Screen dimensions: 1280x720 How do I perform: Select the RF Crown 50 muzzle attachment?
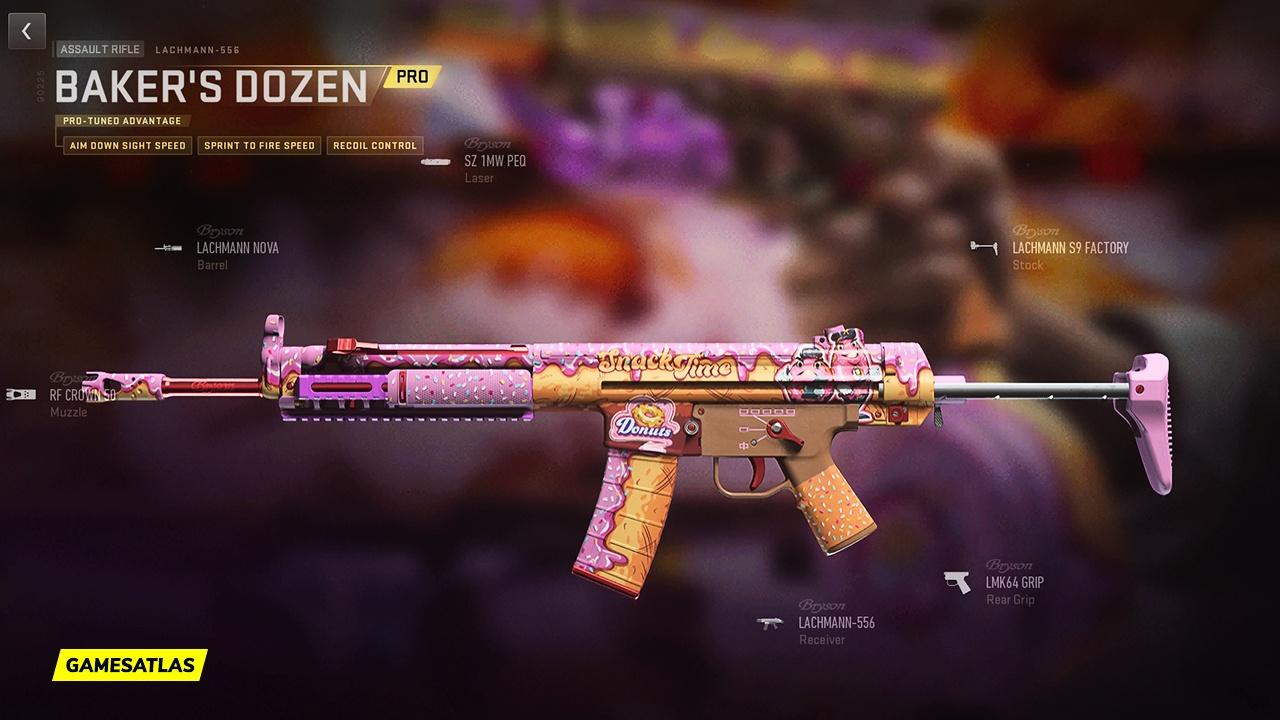pos(82,395)
